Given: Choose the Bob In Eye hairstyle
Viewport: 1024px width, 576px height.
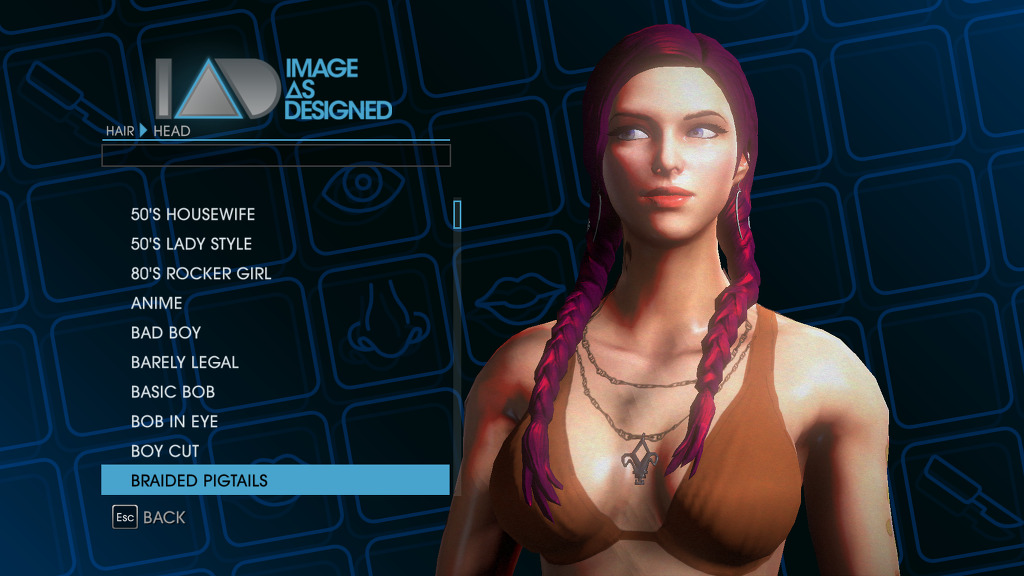Looking at the screenshot, I should (x=174, y=421).
